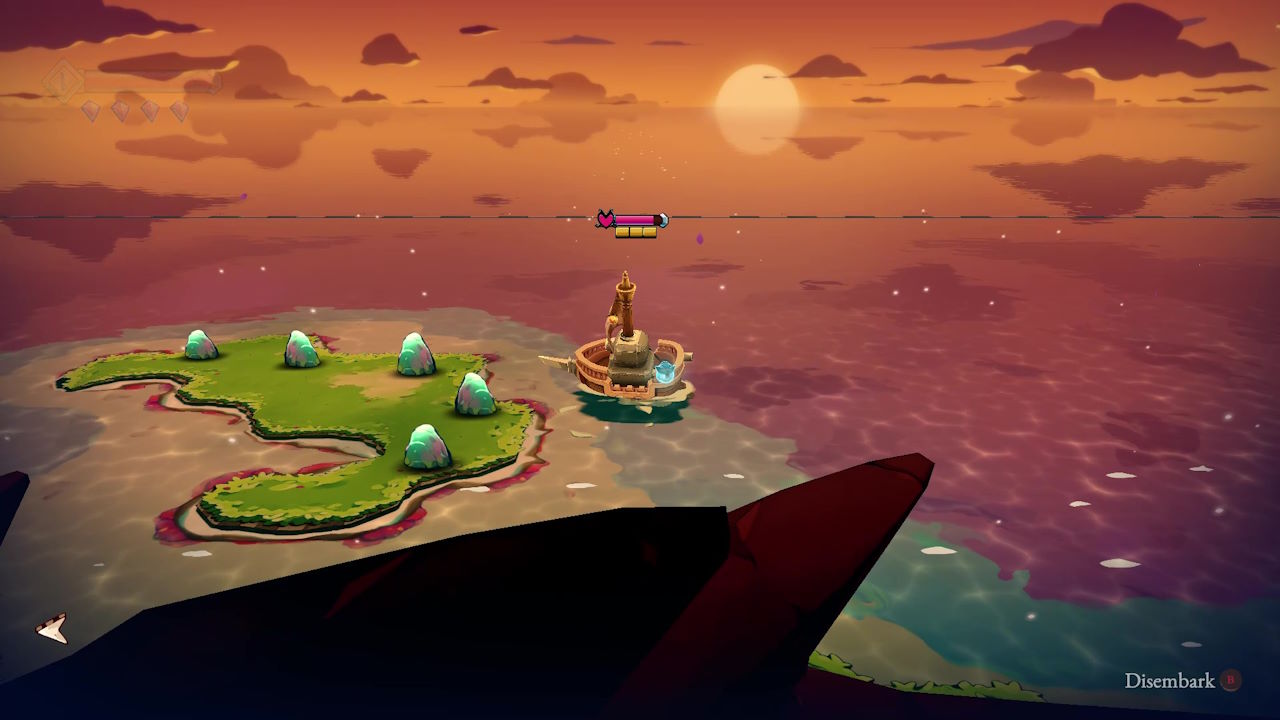Image resolution: width=1280 pixels, height=720 pixels.
Task: Select the large diamond level badge top-left
Action: tap(63, 80)
